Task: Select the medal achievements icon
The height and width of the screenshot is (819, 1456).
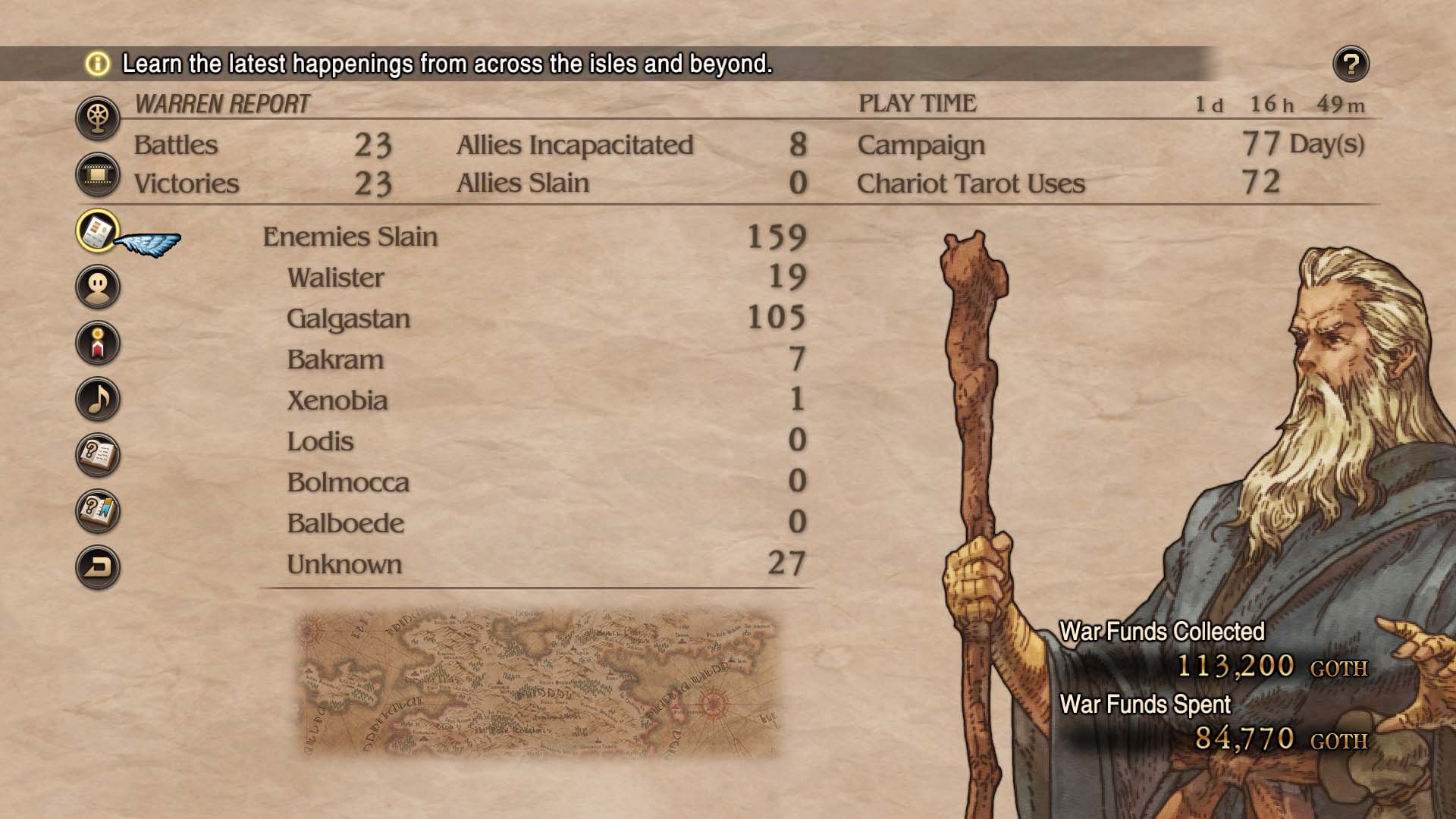Action: [99, 344]
